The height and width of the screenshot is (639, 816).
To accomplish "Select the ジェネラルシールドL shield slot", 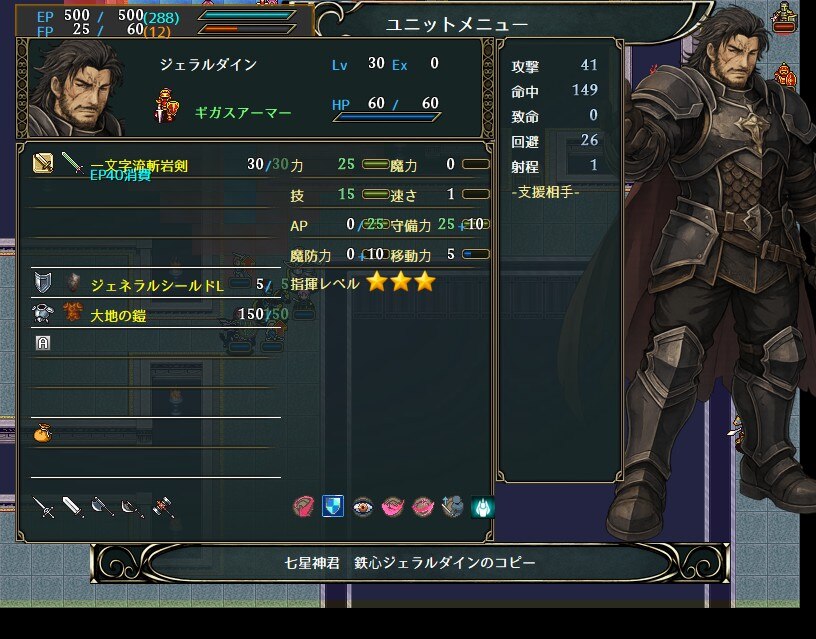I will (x=156, y=285).
